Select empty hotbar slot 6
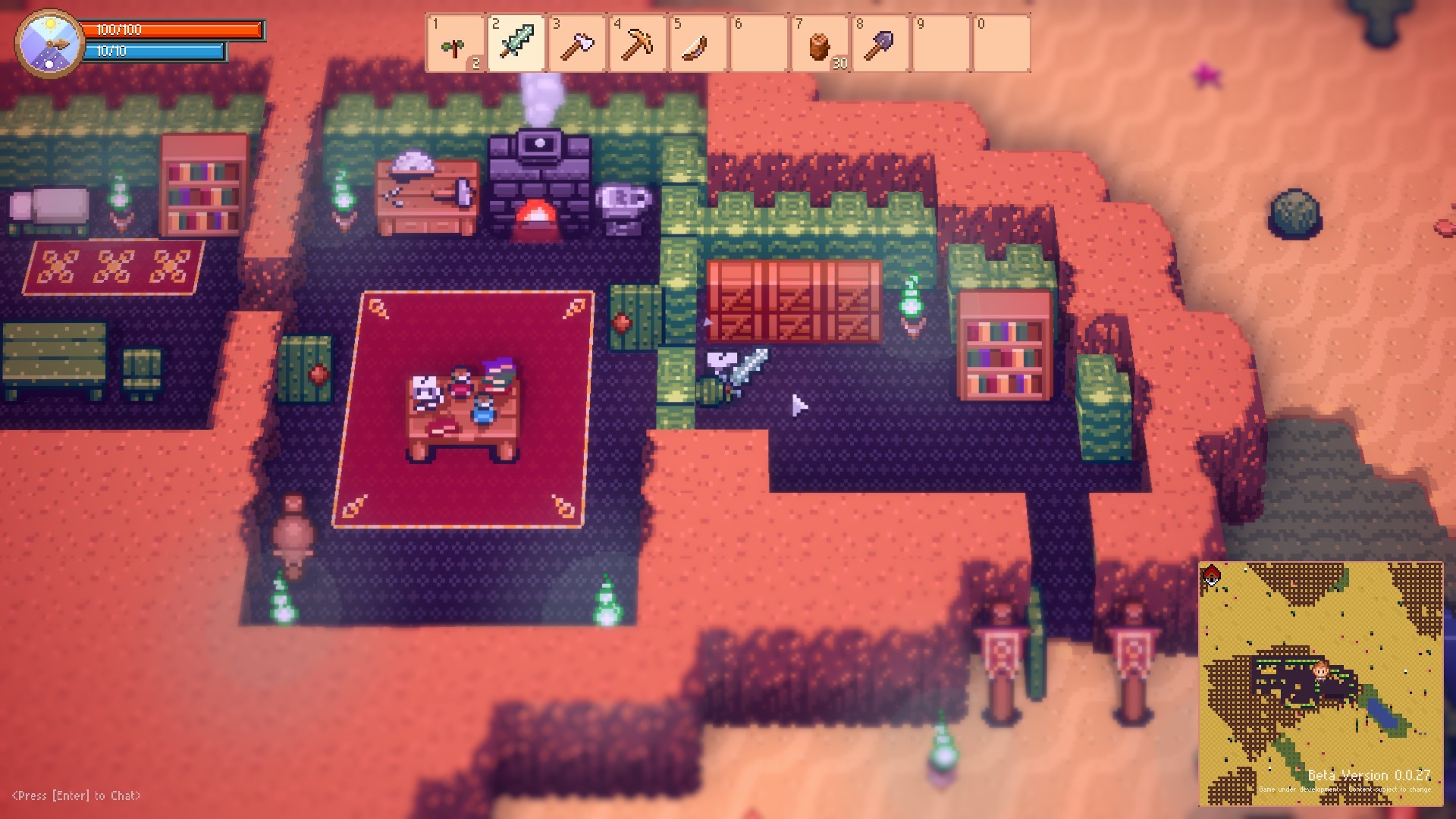Screen dimensions: 1456x819 [x=758, y=44]
